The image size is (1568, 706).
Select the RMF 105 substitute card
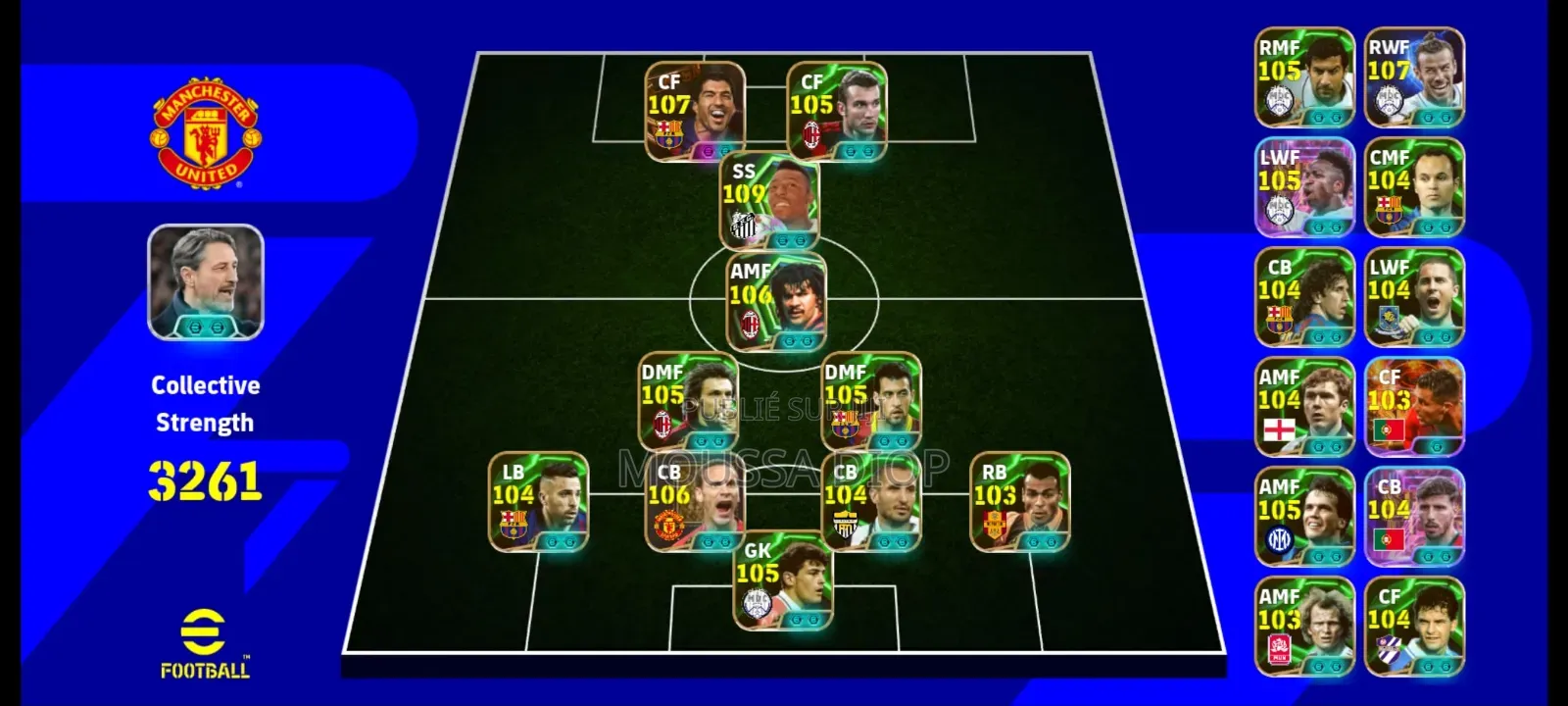coord(1304,77)
